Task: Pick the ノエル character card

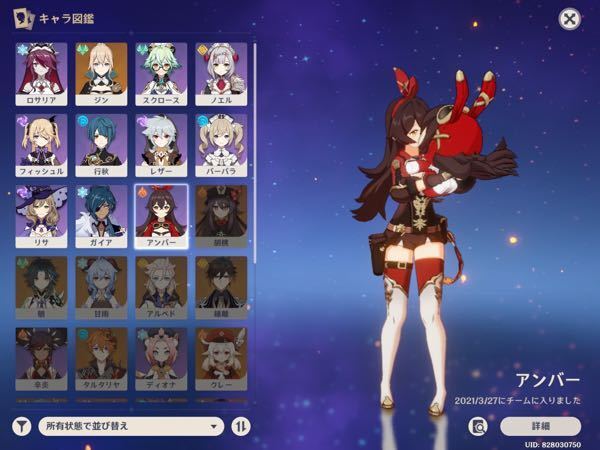Action: (221, 73)
